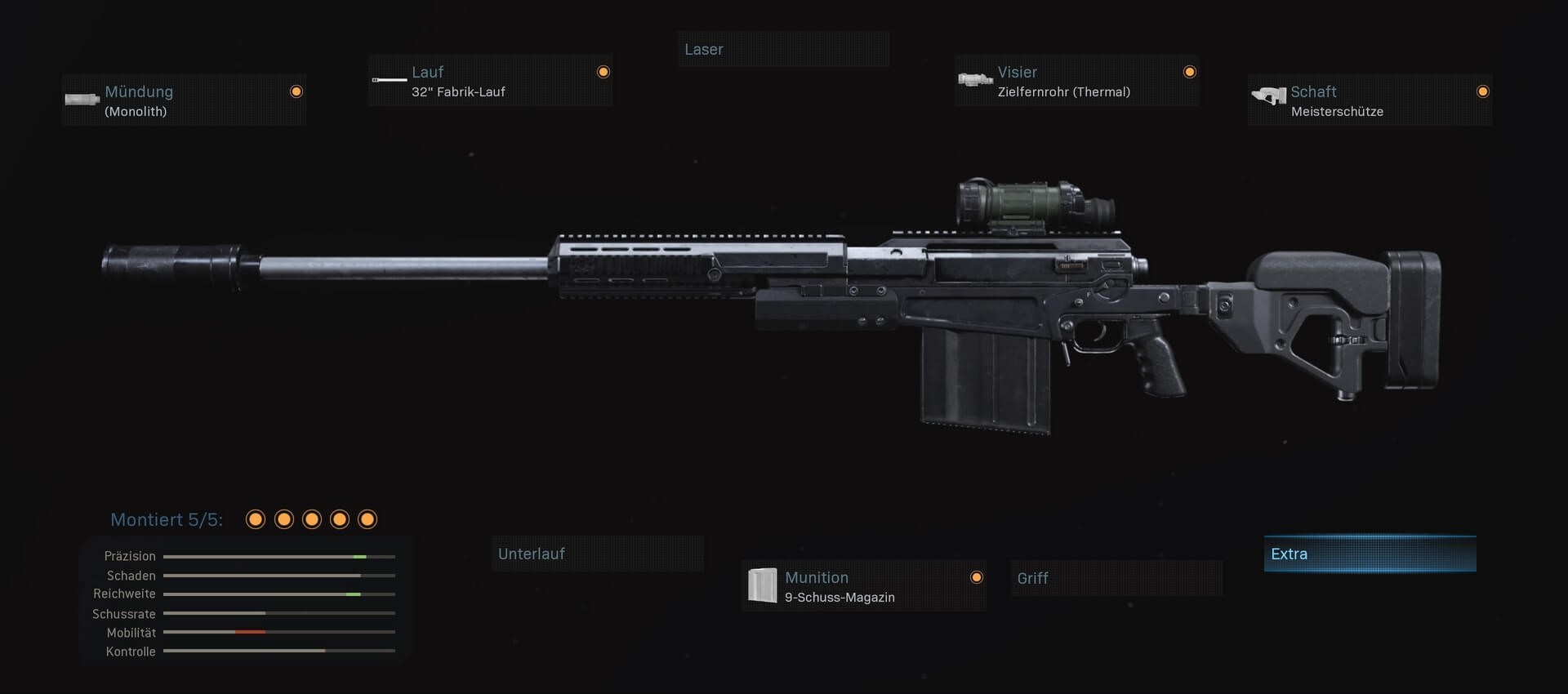The image size is (1568, 694).
Task: Open the empty Laser attachment slot
Action: [x=783, y=50]
